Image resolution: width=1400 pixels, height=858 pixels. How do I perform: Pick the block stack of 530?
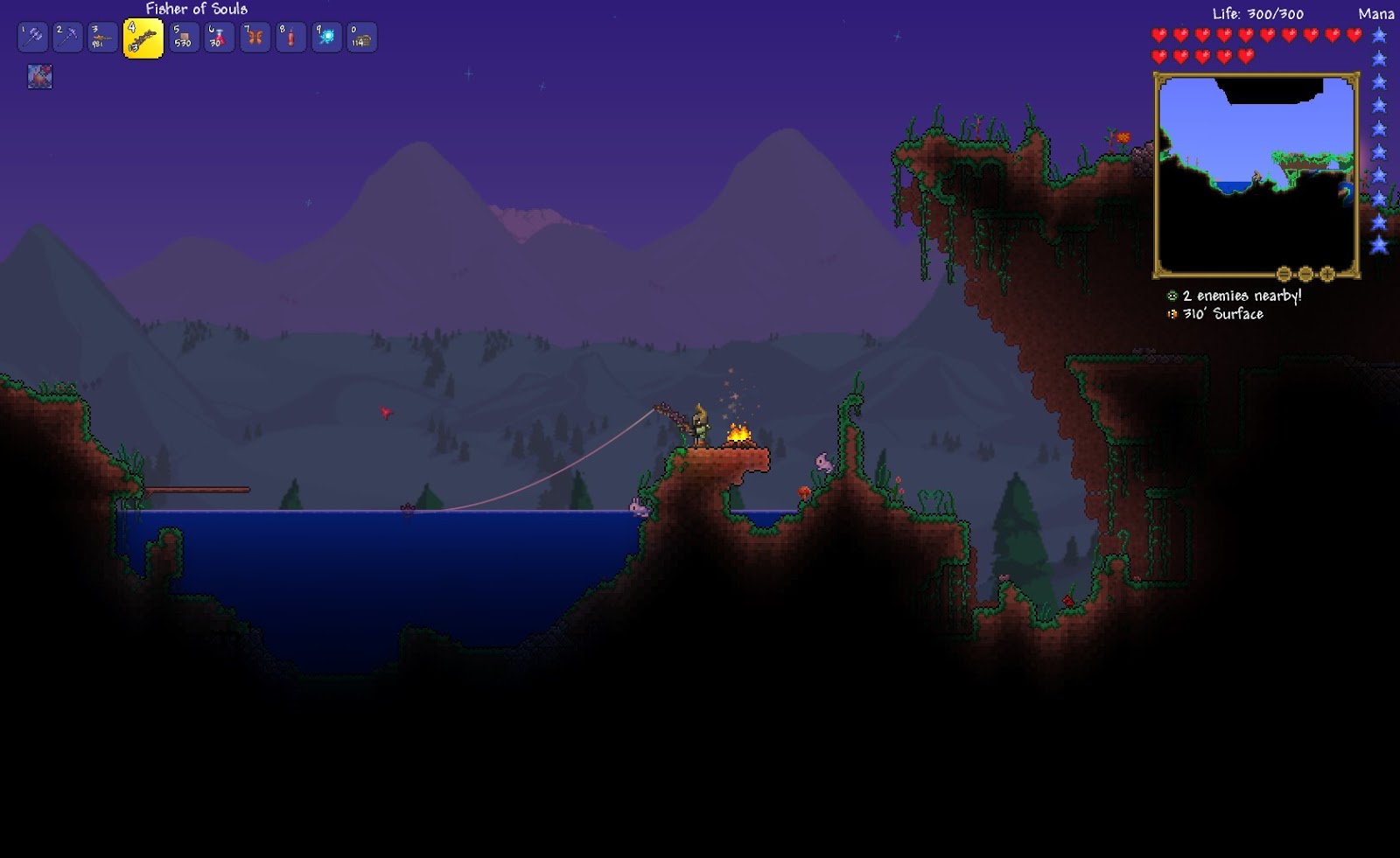click(x=184, y=38)
